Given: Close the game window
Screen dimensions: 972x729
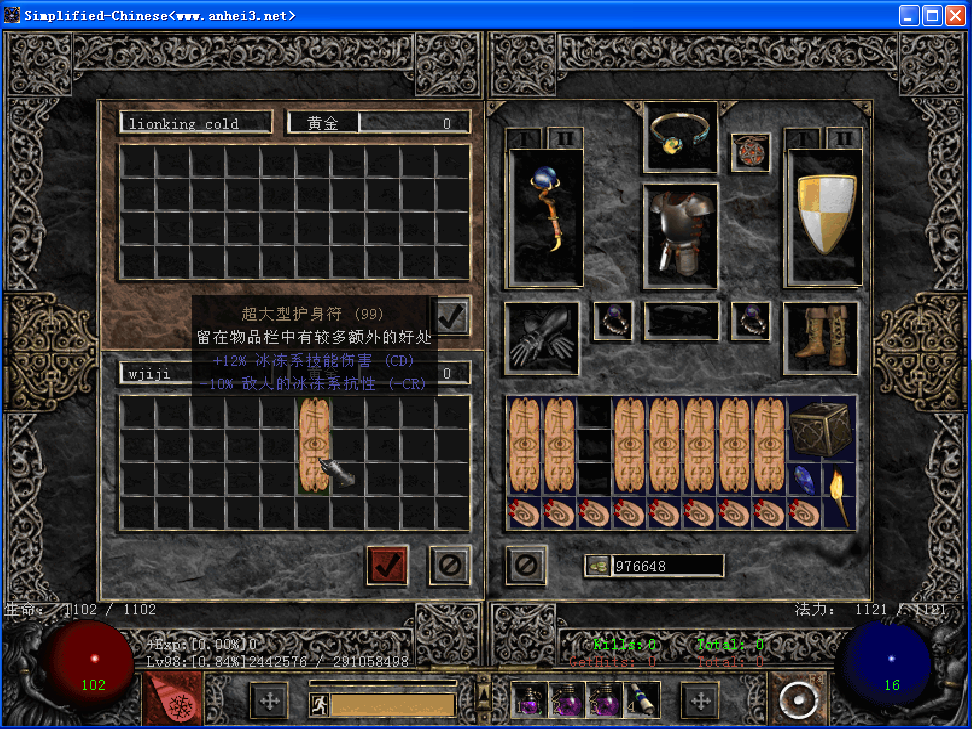Looking at the screenshot, I should pyautogui.click(x=954, y=15).
